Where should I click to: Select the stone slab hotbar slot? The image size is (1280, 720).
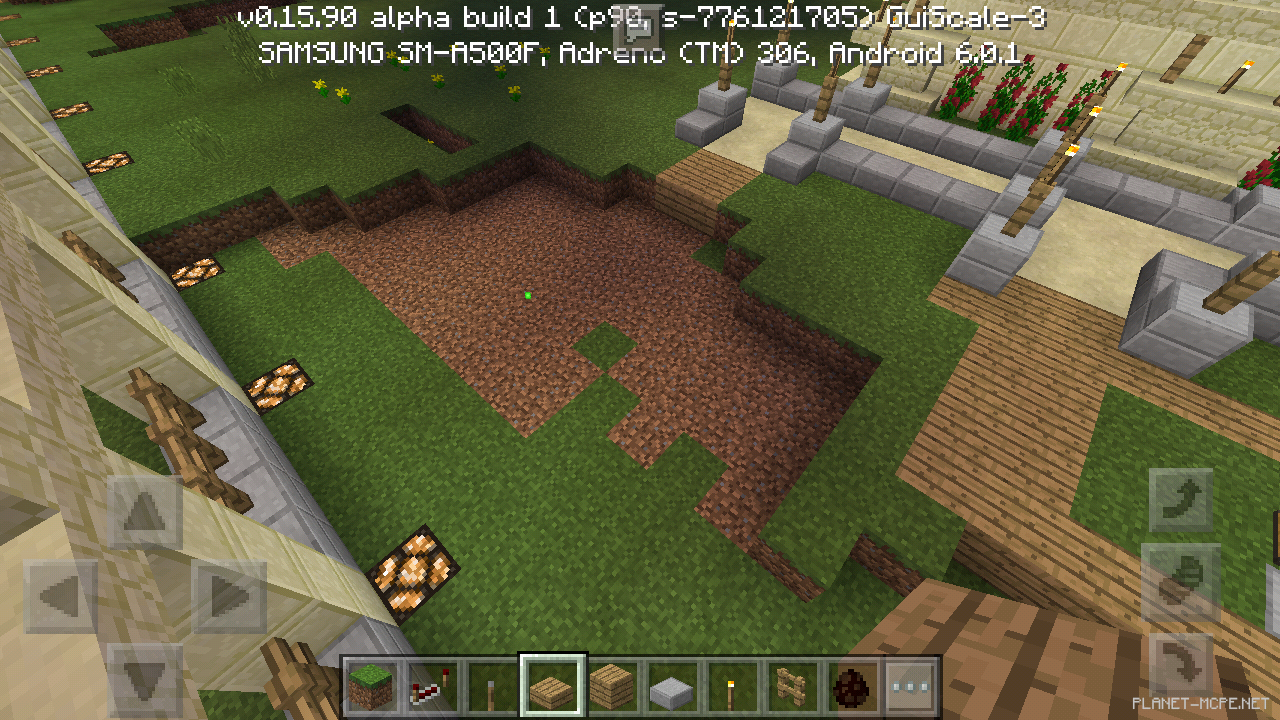[x=672, y=687]
